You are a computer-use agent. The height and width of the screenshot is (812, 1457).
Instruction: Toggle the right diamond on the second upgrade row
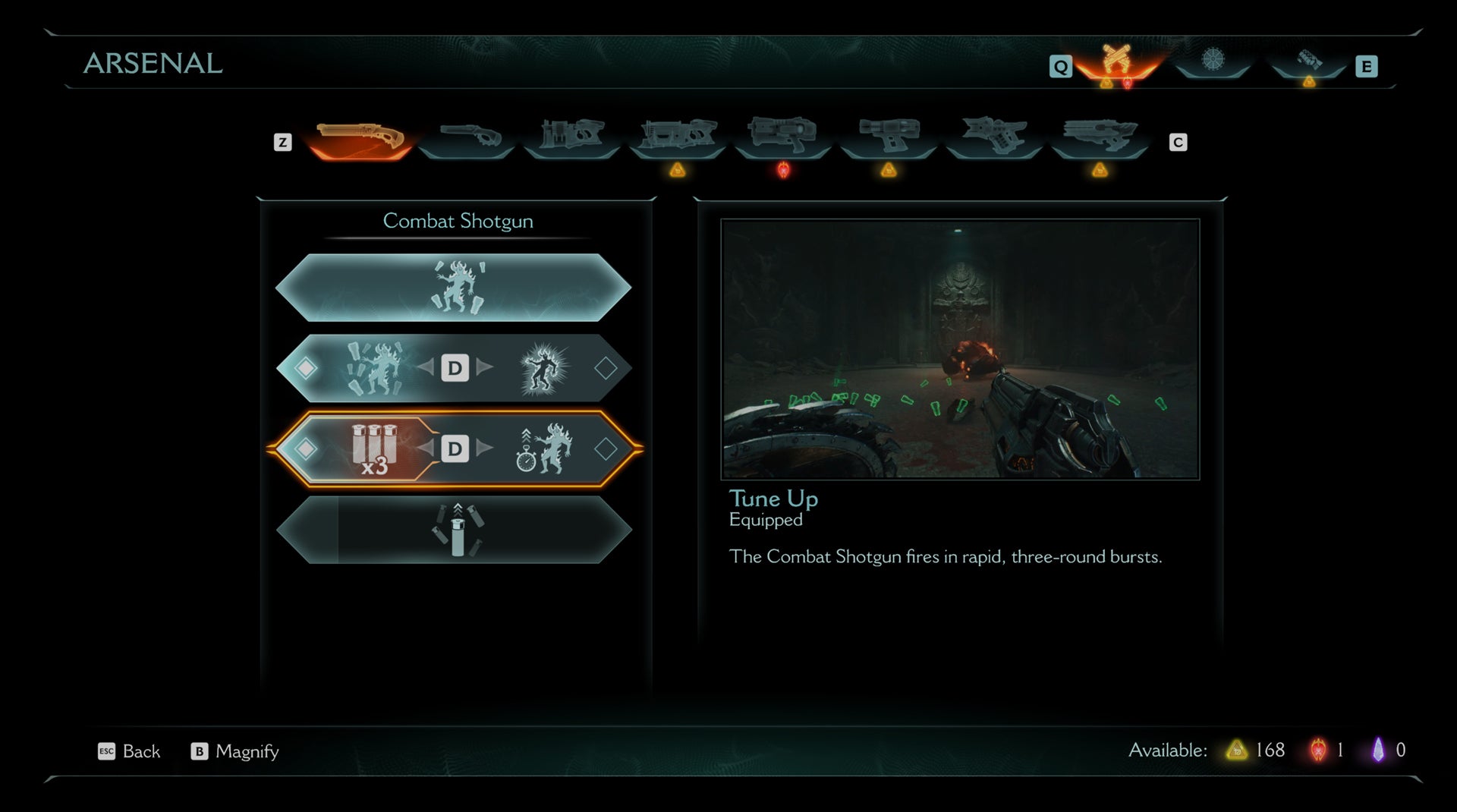(606, 369)
